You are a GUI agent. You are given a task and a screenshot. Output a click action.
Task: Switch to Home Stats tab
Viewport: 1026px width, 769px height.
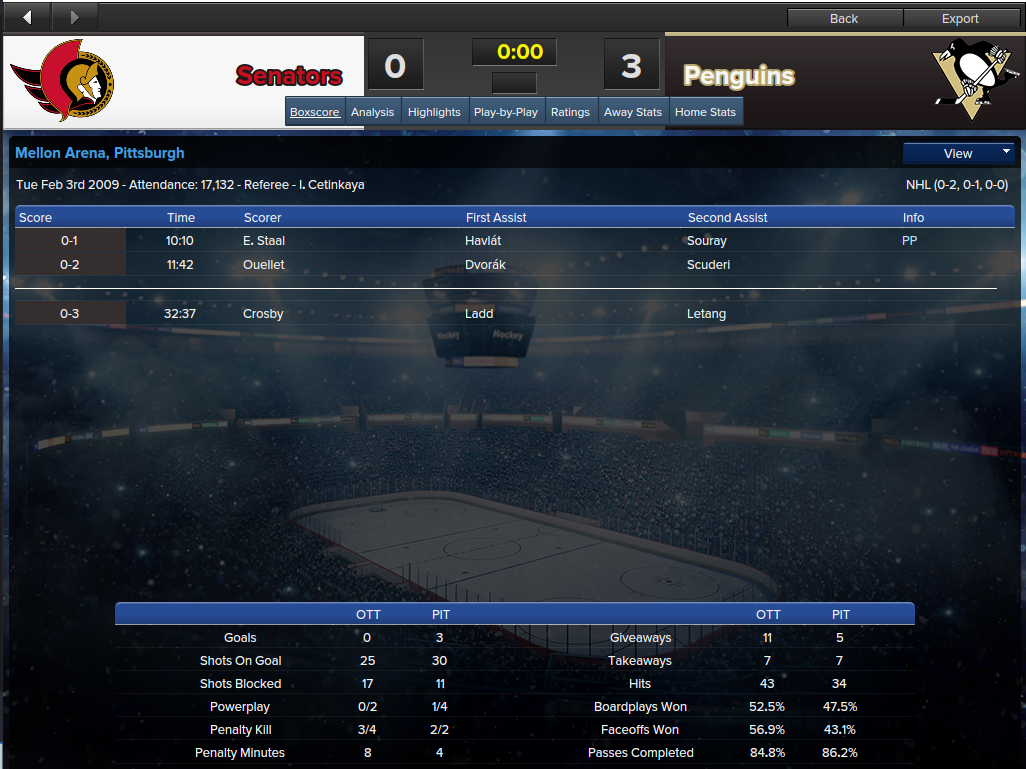coord(705,112)
